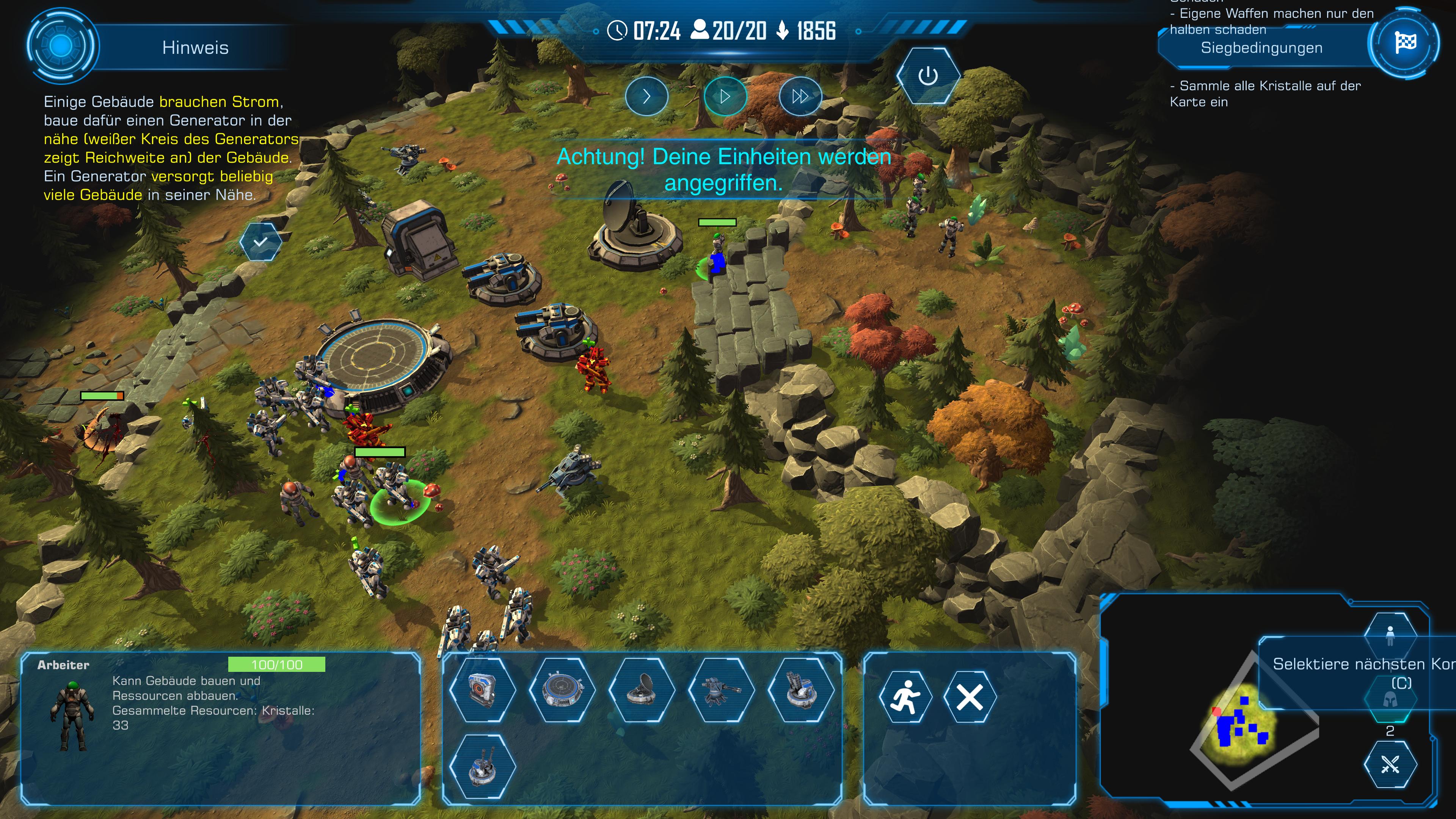This screenshot has height=819, width=1456.
Task: Select the radar dish building
Action: [x=642, y=690]
